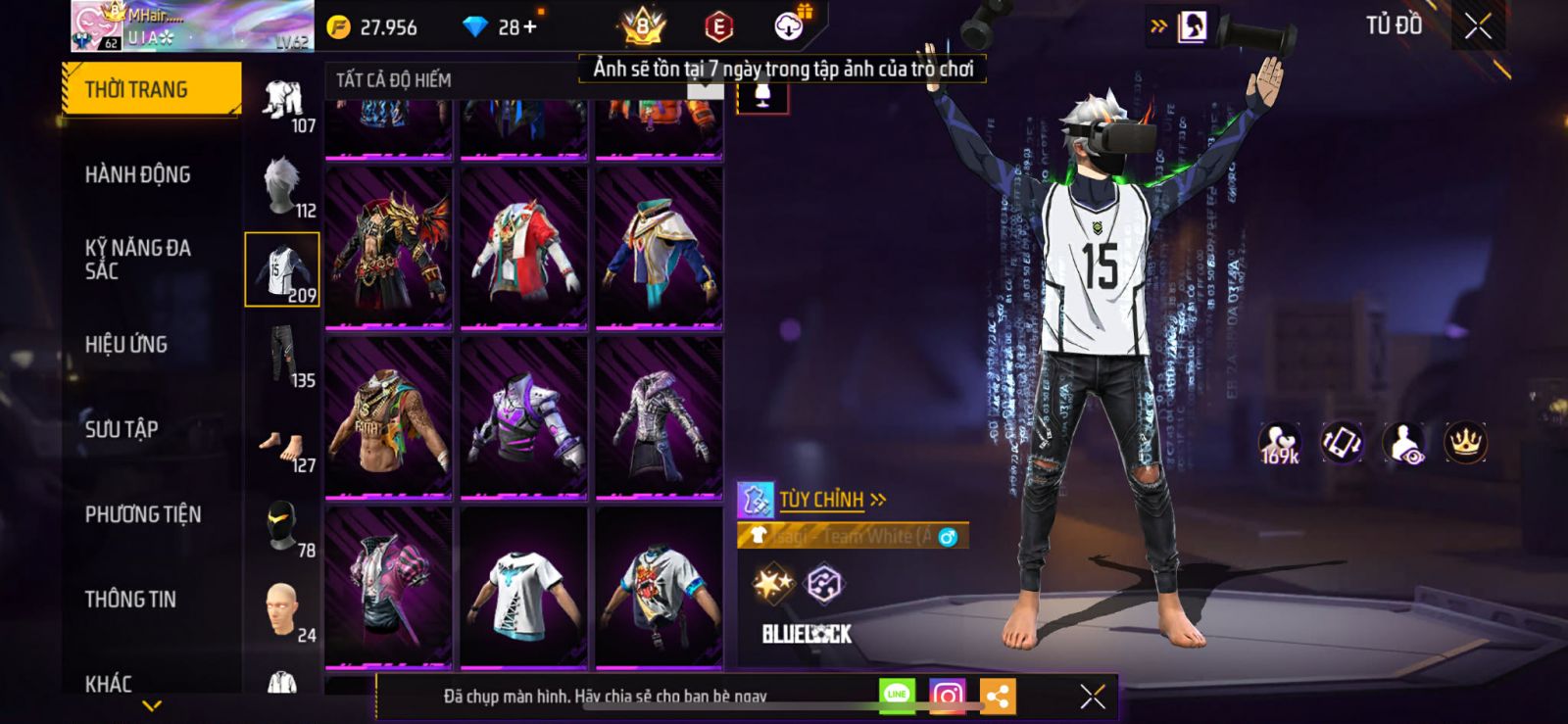Close the wardrobe with the top X
The image size is (1568, 724).
coord(1478,26)
